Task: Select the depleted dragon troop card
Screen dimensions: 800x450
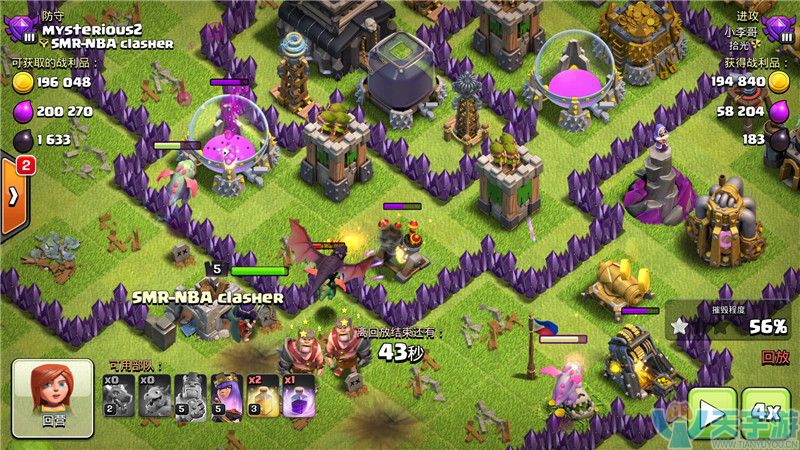Action: 119,396
